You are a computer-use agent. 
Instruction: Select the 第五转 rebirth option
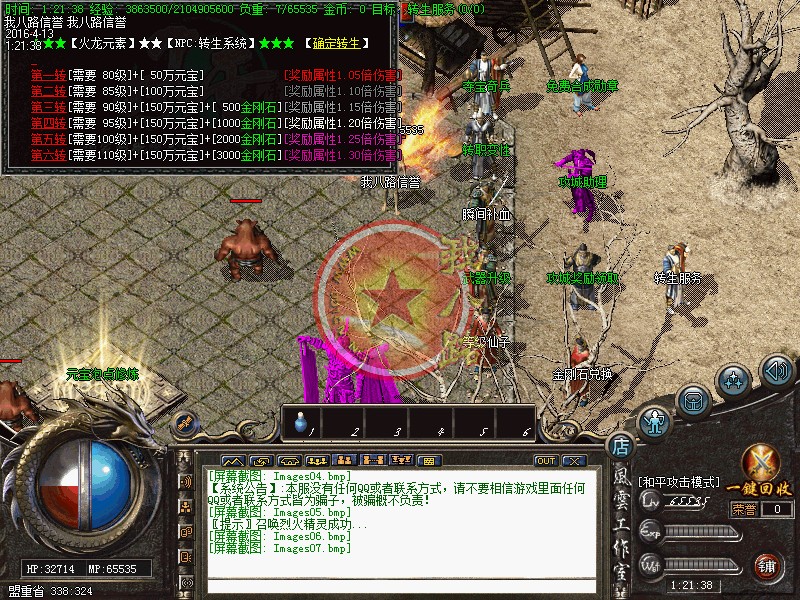pos(48,139)
